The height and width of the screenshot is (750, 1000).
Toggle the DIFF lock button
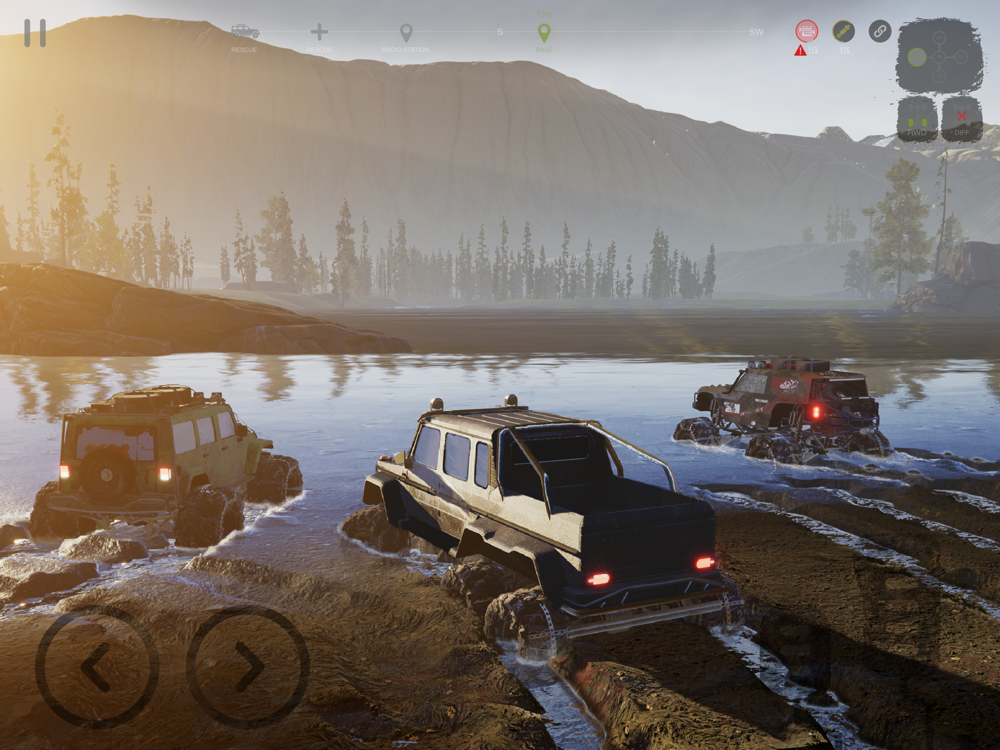[961, 119]
